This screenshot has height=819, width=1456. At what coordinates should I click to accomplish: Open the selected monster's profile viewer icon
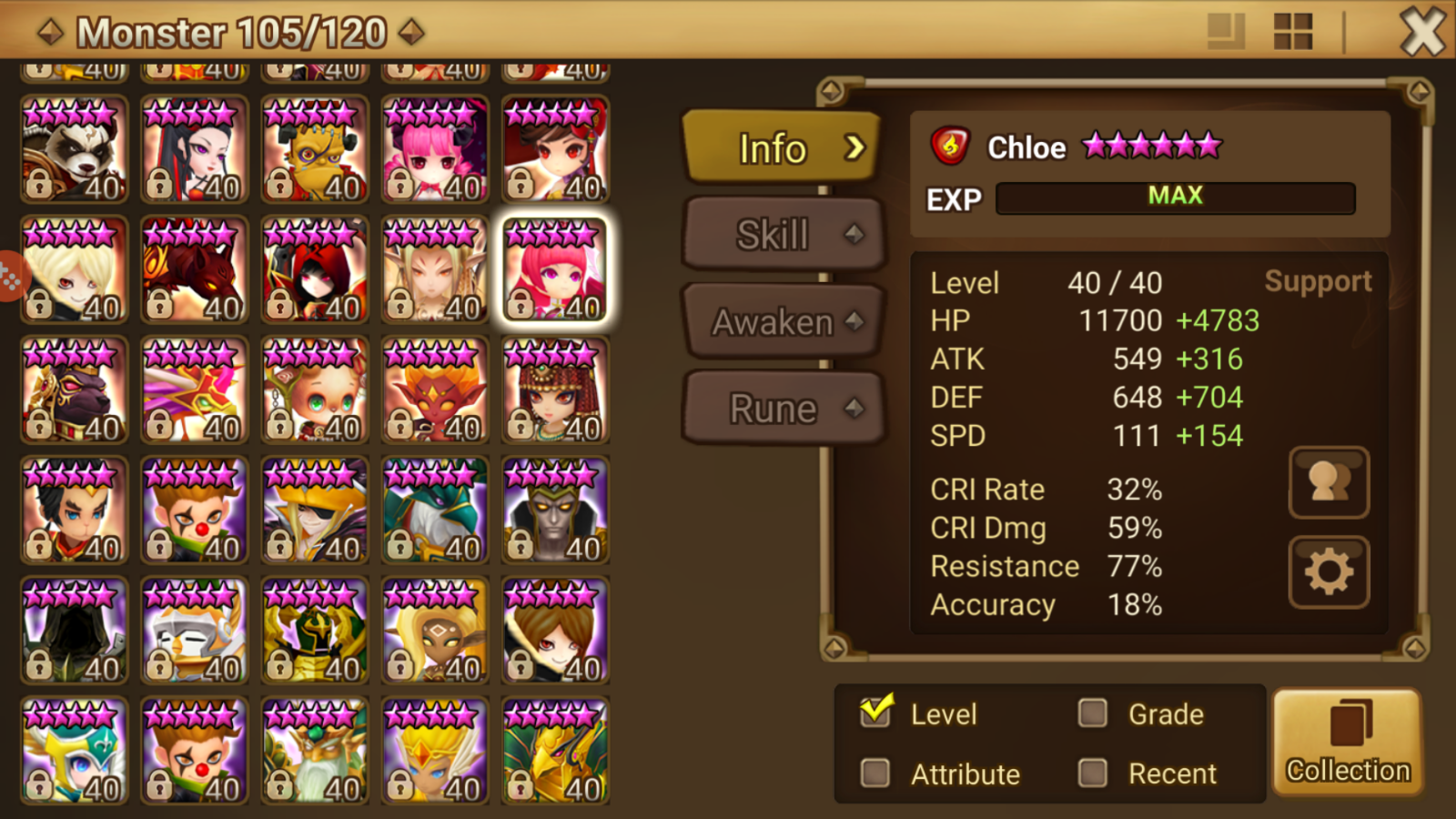1329,483
